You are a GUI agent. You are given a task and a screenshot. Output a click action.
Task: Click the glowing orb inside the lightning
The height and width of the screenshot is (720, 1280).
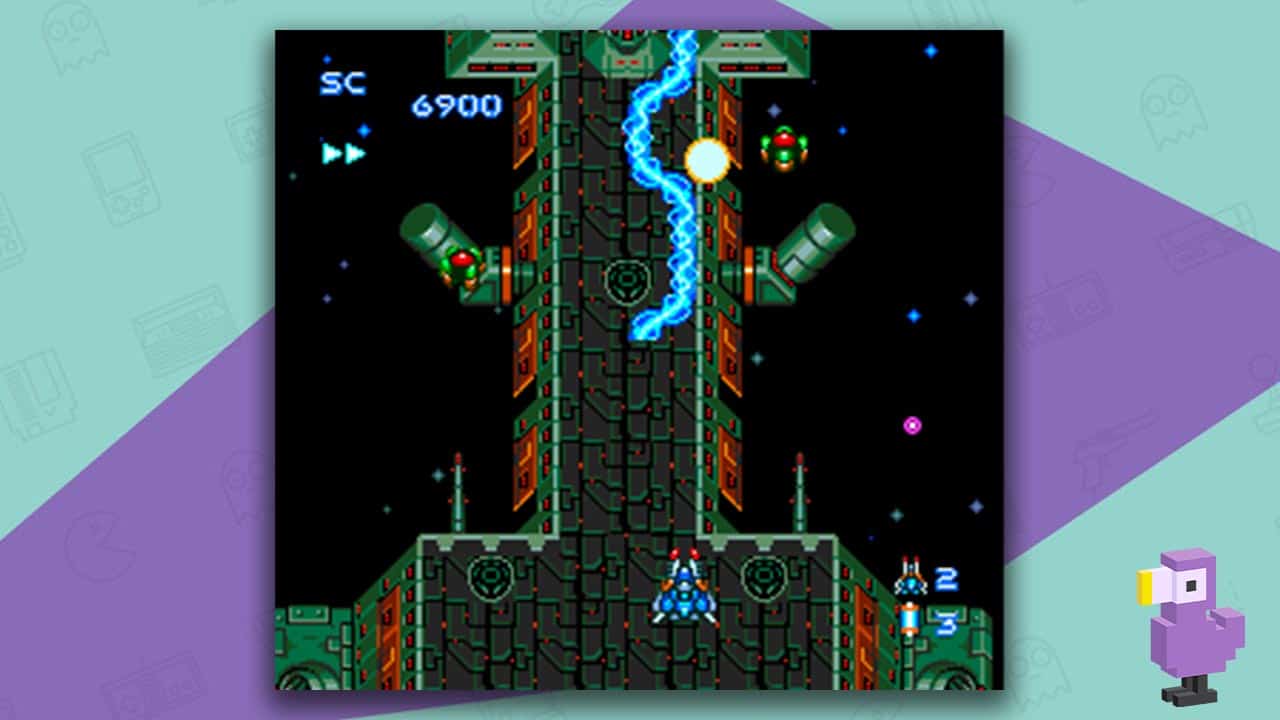coord(706,158)
